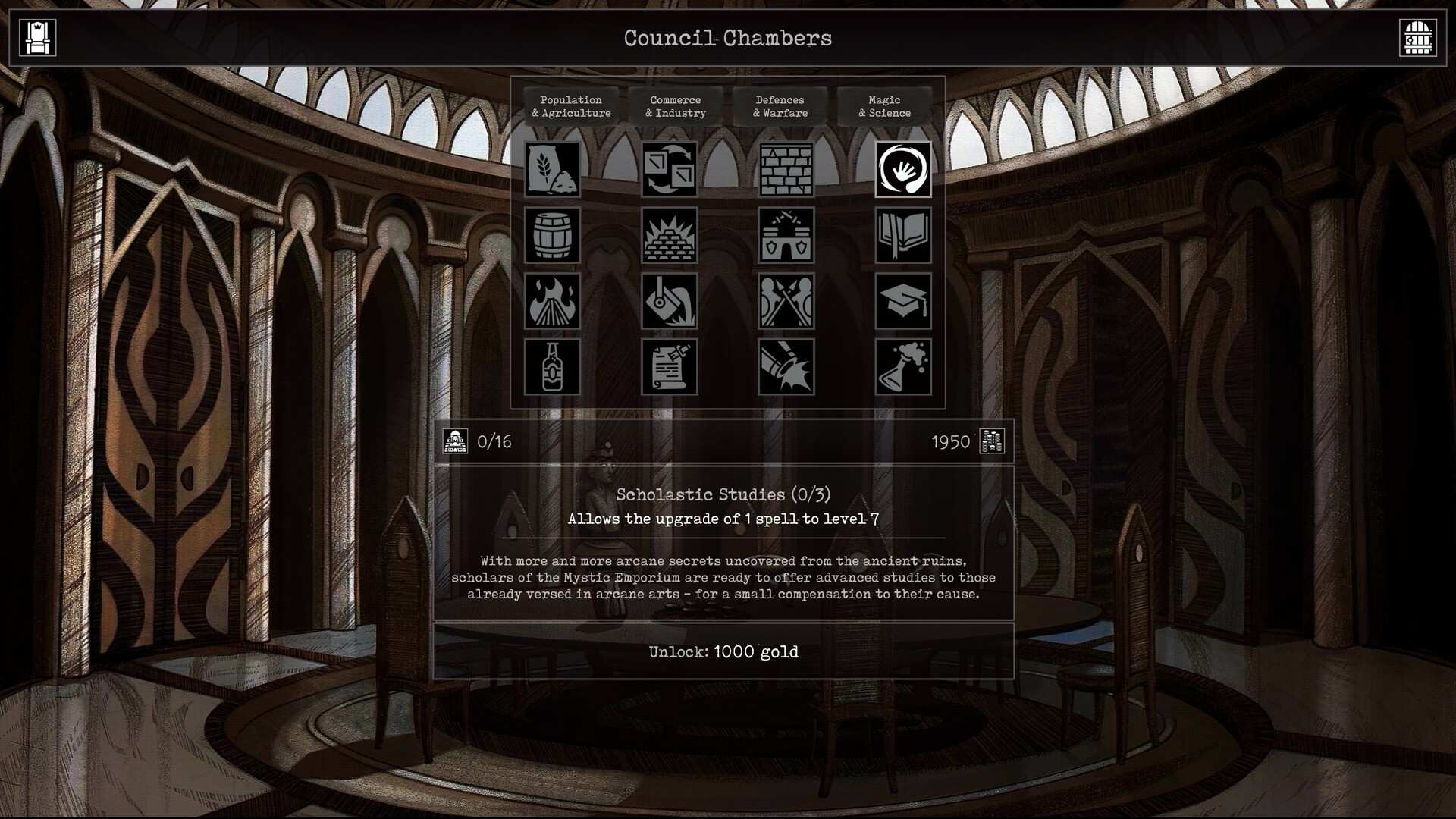Viewport: 1456px width, 819px height.
Task: Select the fortified gatehouse upgrade icon
Action: pyautogui.click(x=785, y=235)
